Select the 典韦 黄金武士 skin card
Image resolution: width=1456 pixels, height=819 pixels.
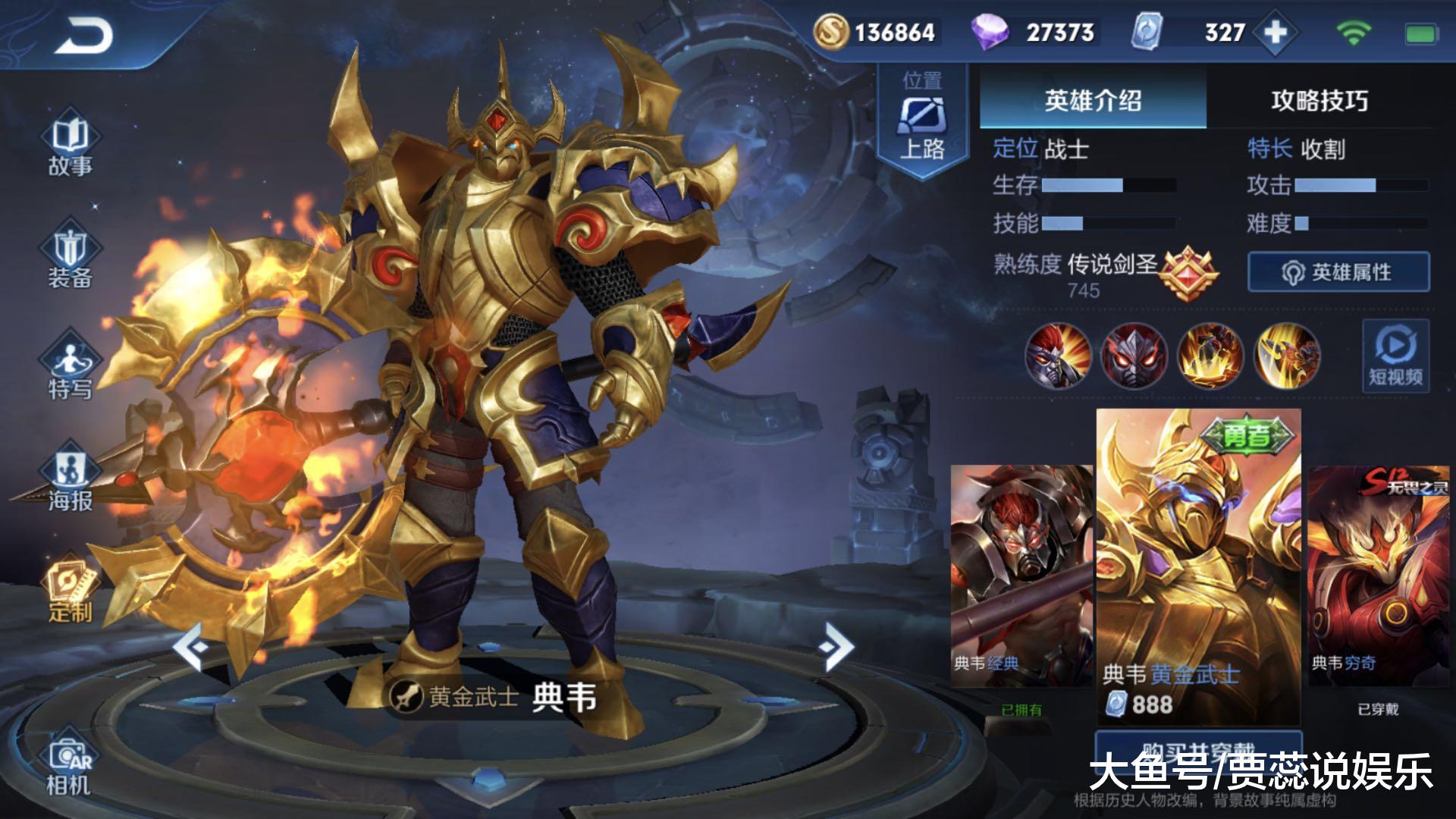[1198, 565]
